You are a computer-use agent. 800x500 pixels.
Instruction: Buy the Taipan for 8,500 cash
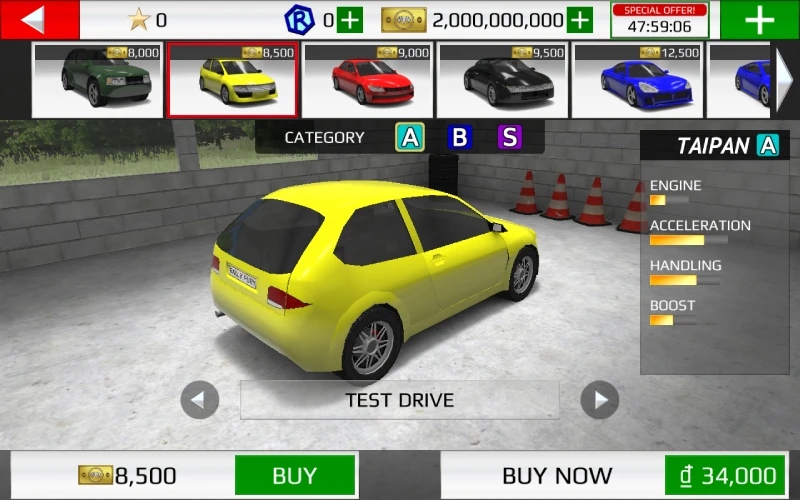point(295,475)
